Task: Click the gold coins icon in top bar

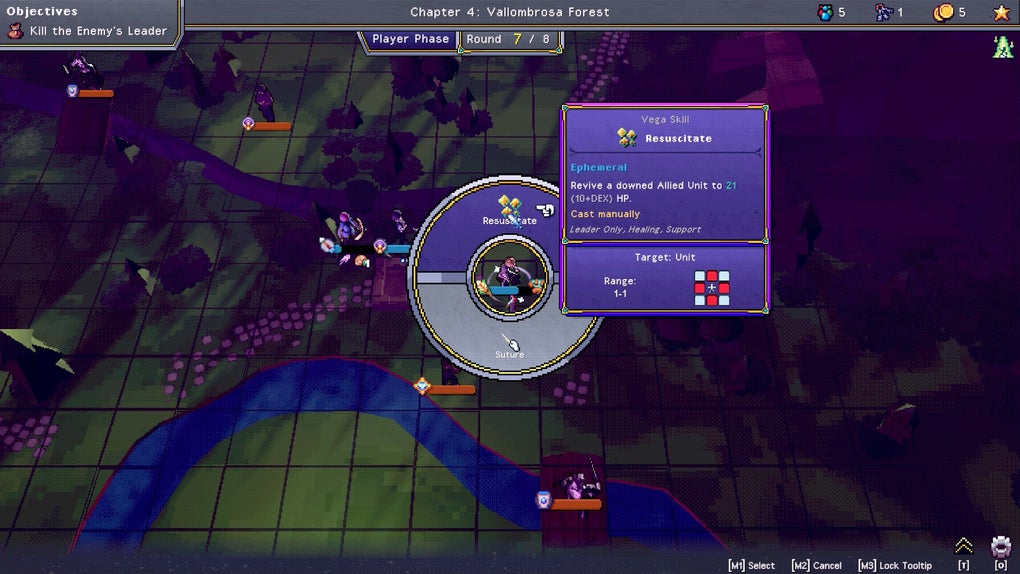Action: tap(943, 13)
